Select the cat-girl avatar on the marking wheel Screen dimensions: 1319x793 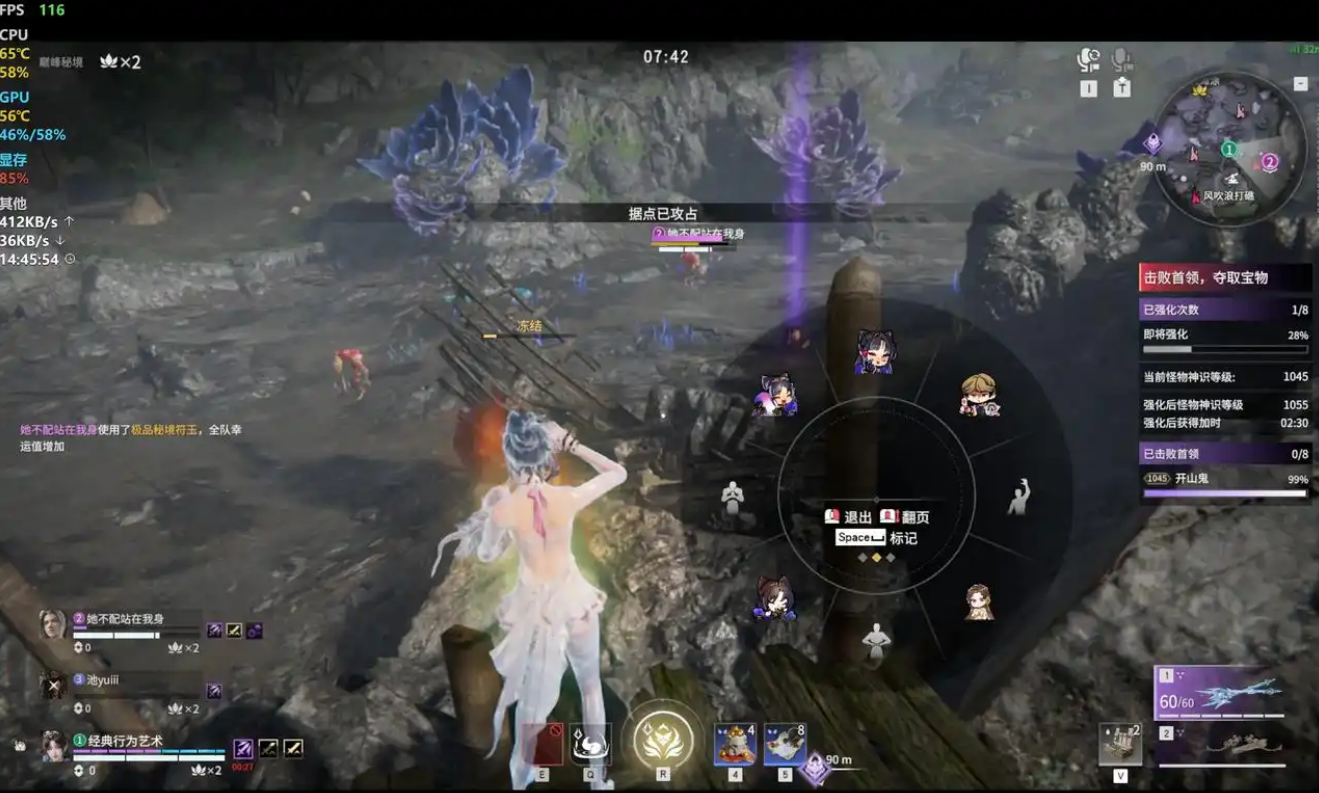coord(874,350)
